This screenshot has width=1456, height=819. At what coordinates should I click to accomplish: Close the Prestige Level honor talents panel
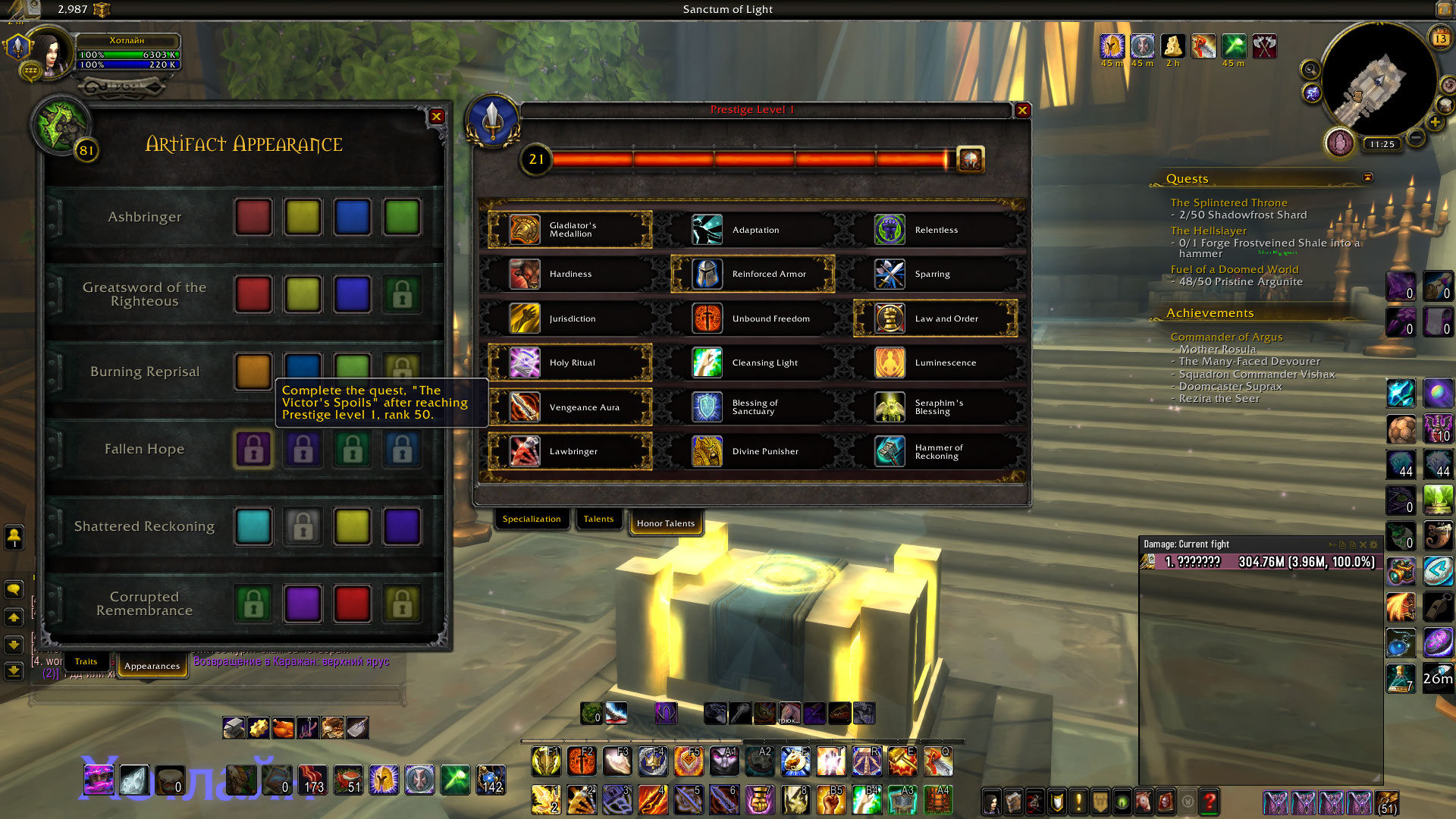[x=1022, y=111]
